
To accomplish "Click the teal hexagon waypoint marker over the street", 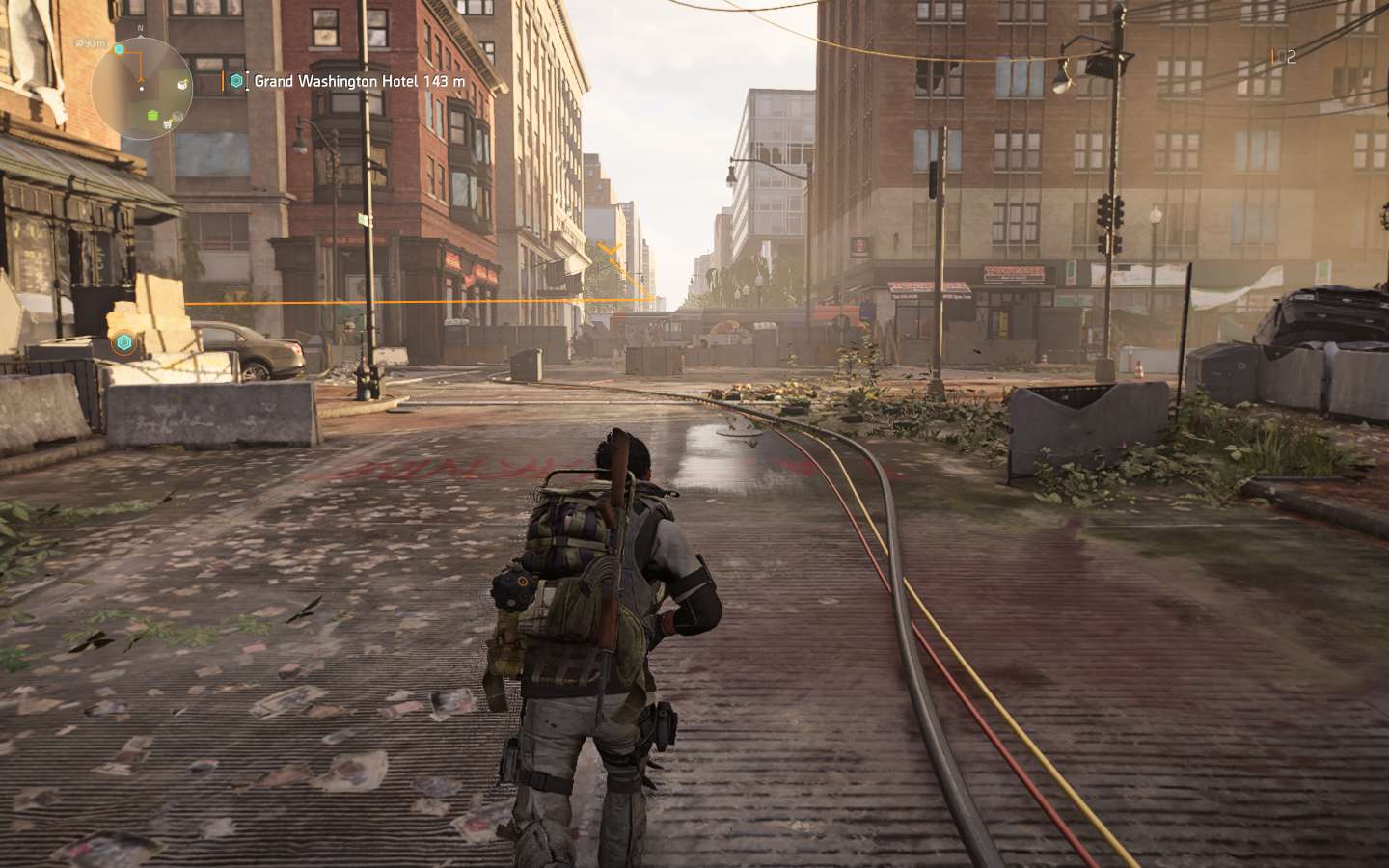I will click(123, 342).
